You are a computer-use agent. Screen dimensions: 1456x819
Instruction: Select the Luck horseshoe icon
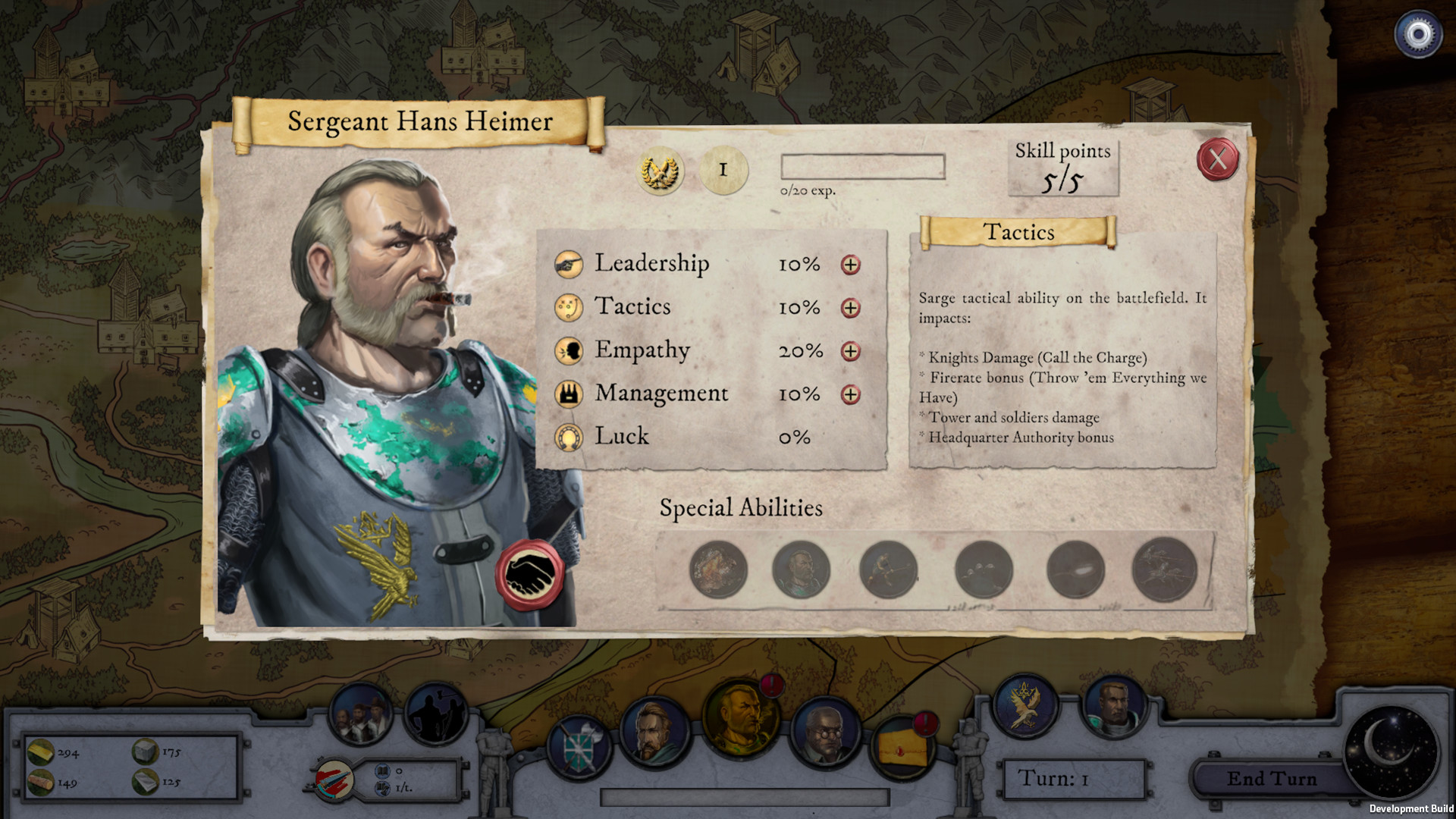570,437
